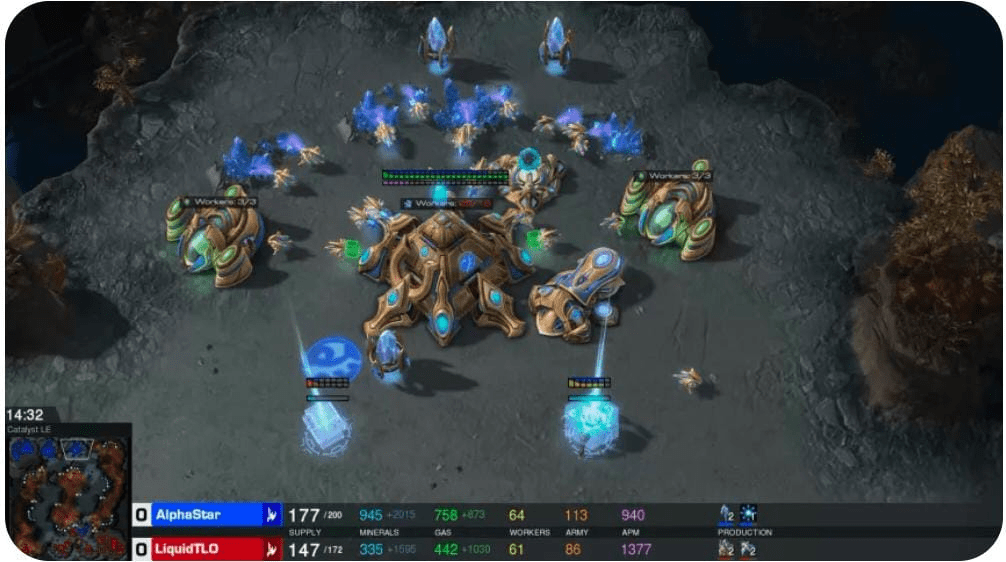Click AlphaStar's glowing blue production icon
The image size is (1006, 562).
[x=748, y=514]
